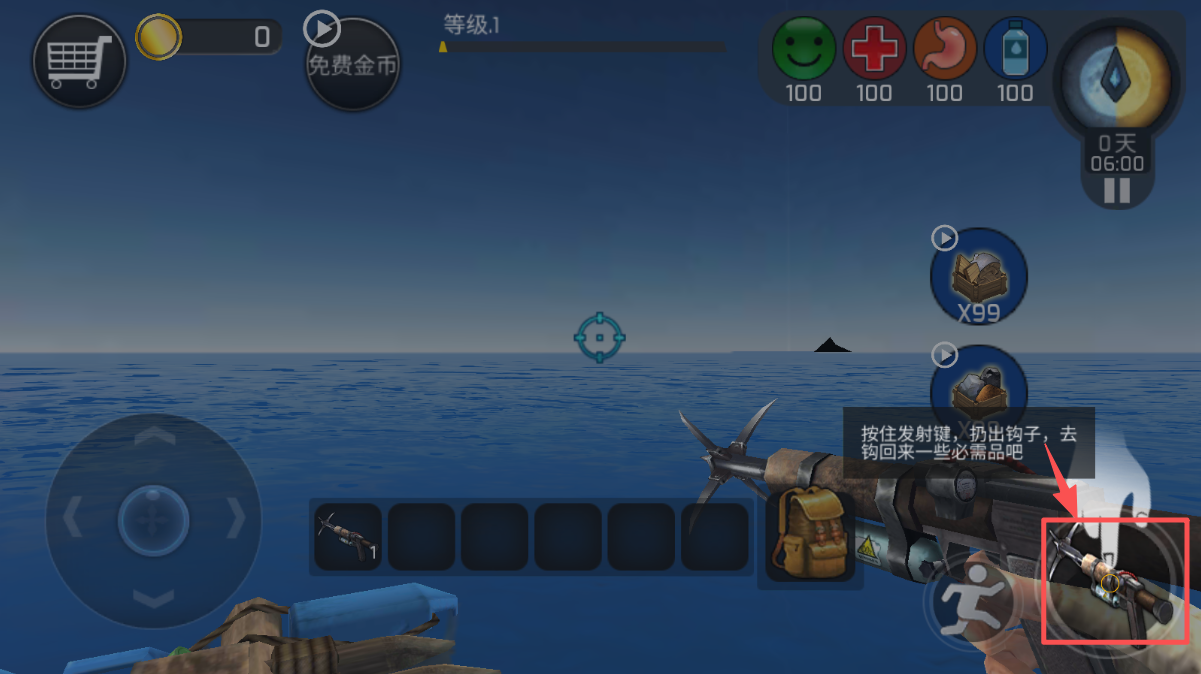Open the shopping cart store
Image resolution: width=1201 pixels, height=674 pixels.
tap(79, 62)
